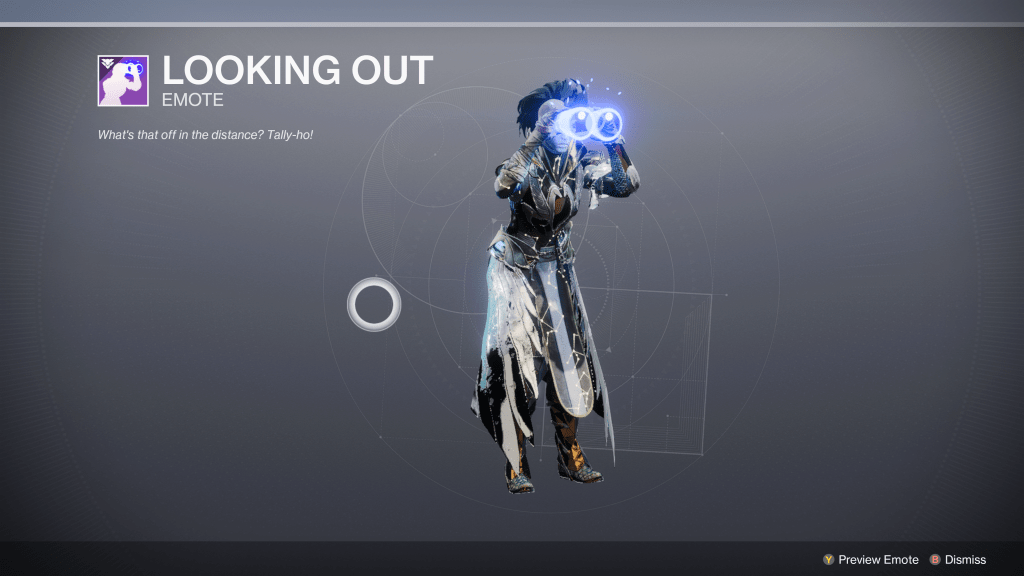The height and width of the screenshot is (576, 1024).
Task: Select the Preview Emote option
Action: pyautogui.click(x=870, y=560)
